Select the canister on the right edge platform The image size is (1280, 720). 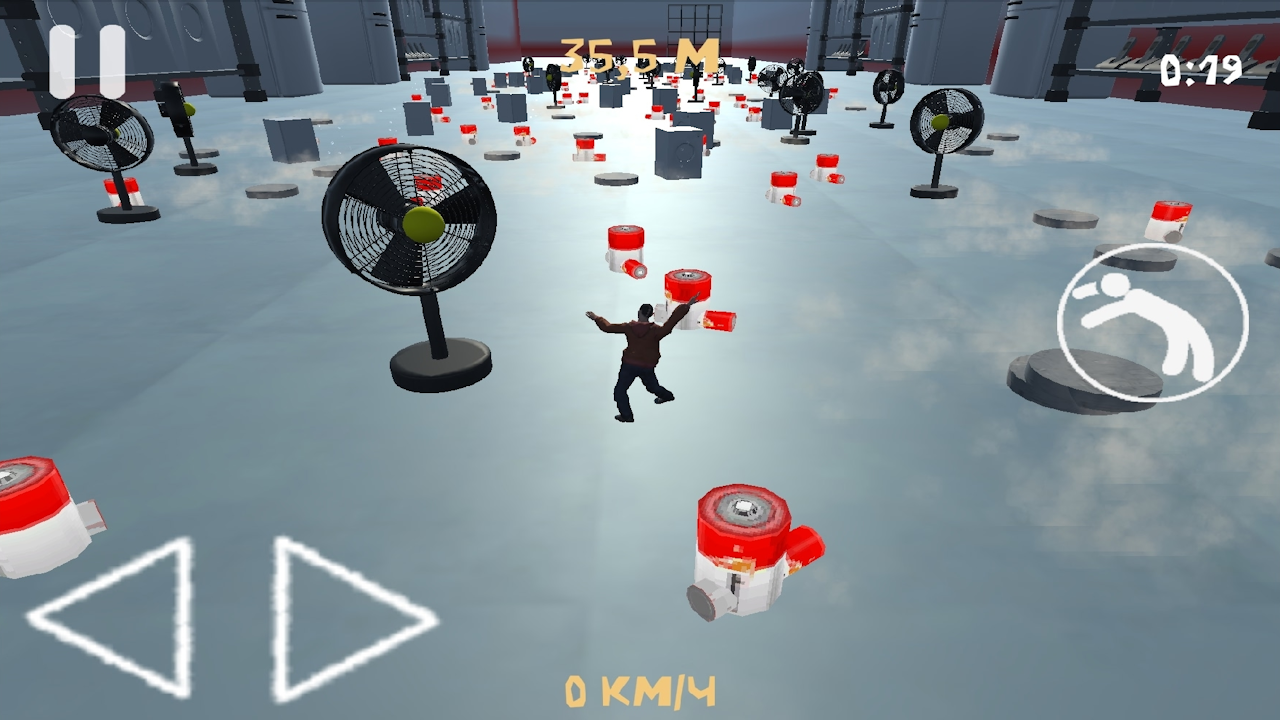click(1170, 222)
